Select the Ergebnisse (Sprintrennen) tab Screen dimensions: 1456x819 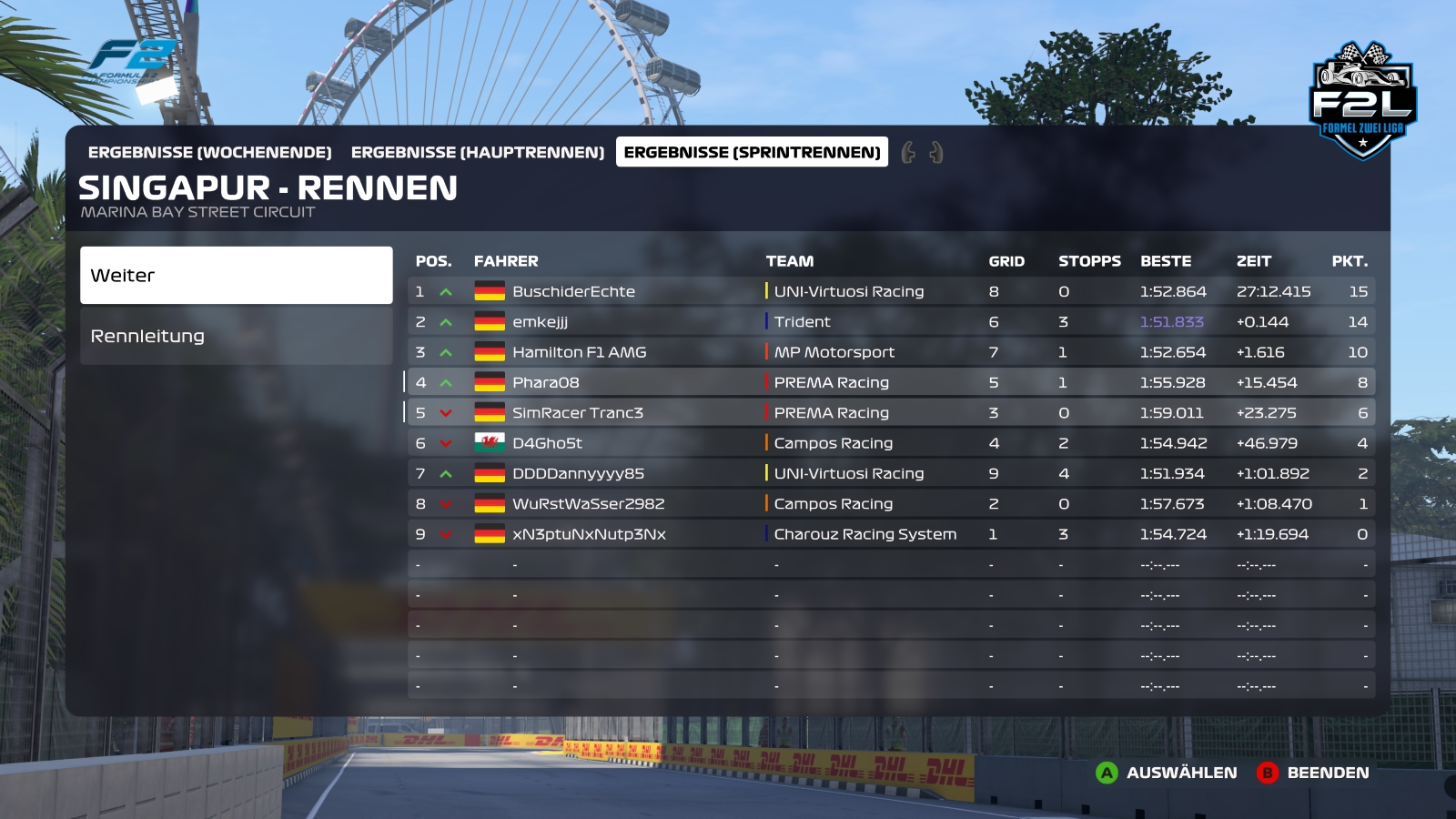coord(752,152)
